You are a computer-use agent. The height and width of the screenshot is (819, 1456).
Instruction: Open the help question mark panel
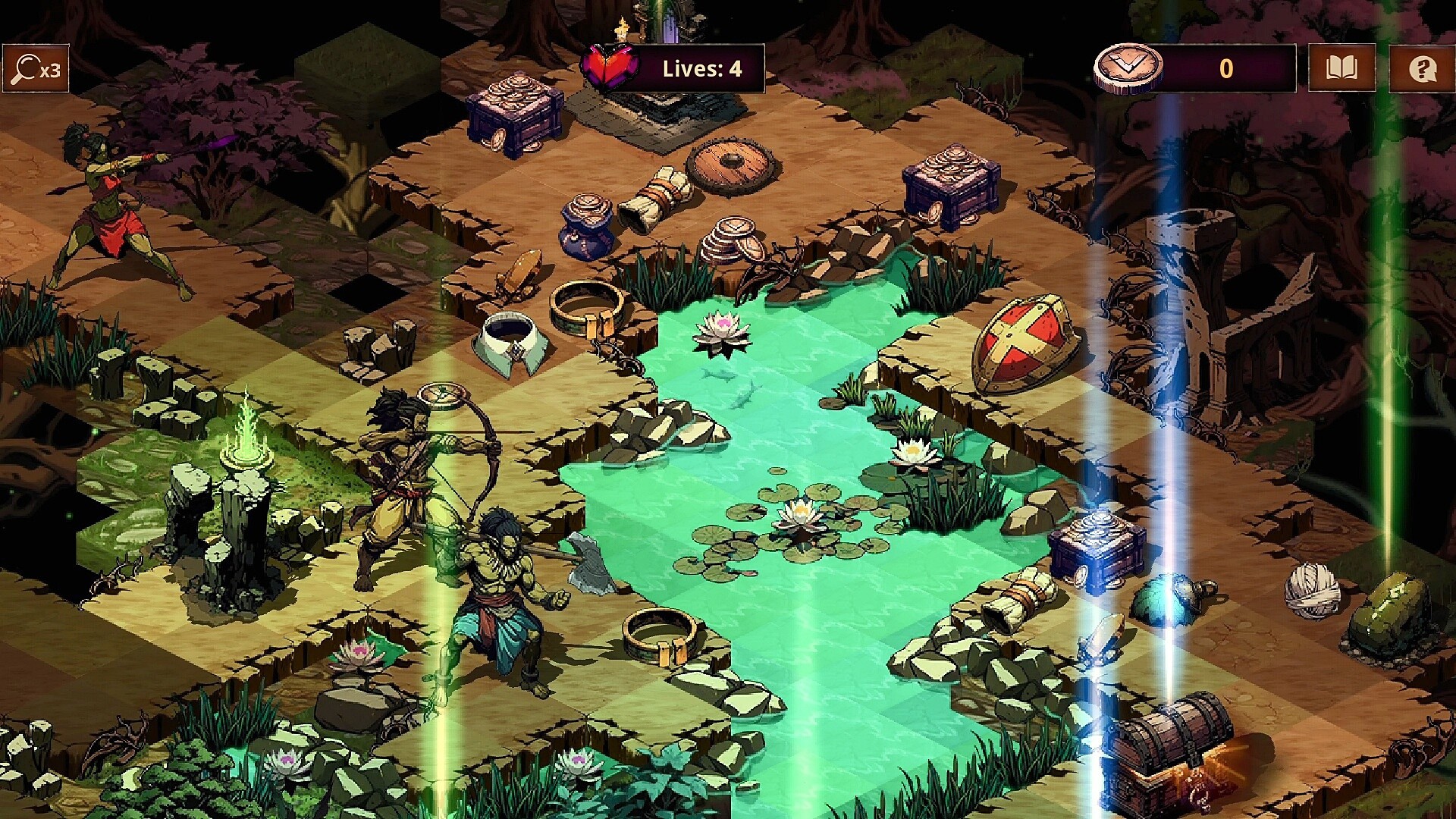point(1425,68)
